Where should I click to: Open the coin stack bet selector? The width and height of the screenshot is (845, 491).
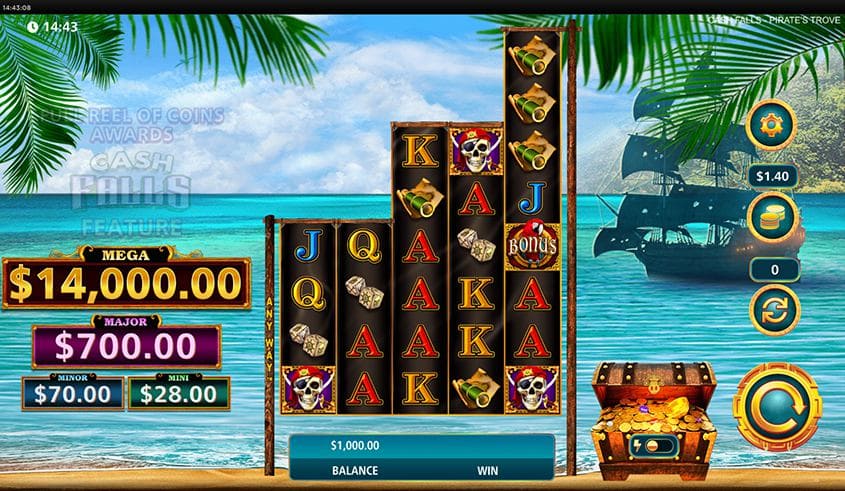click(774, 218)
